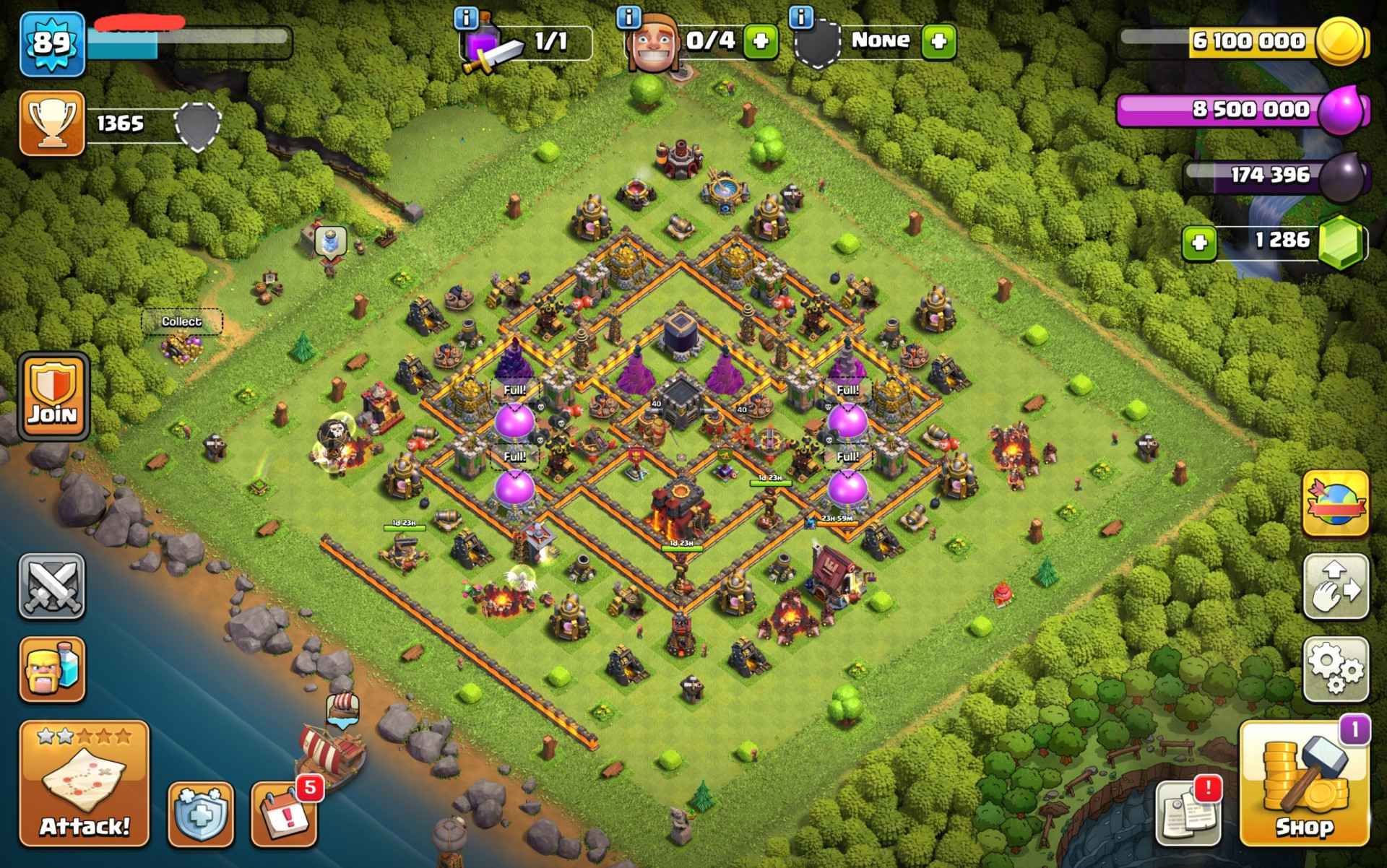Open the Shop

tap(1304, 784)
